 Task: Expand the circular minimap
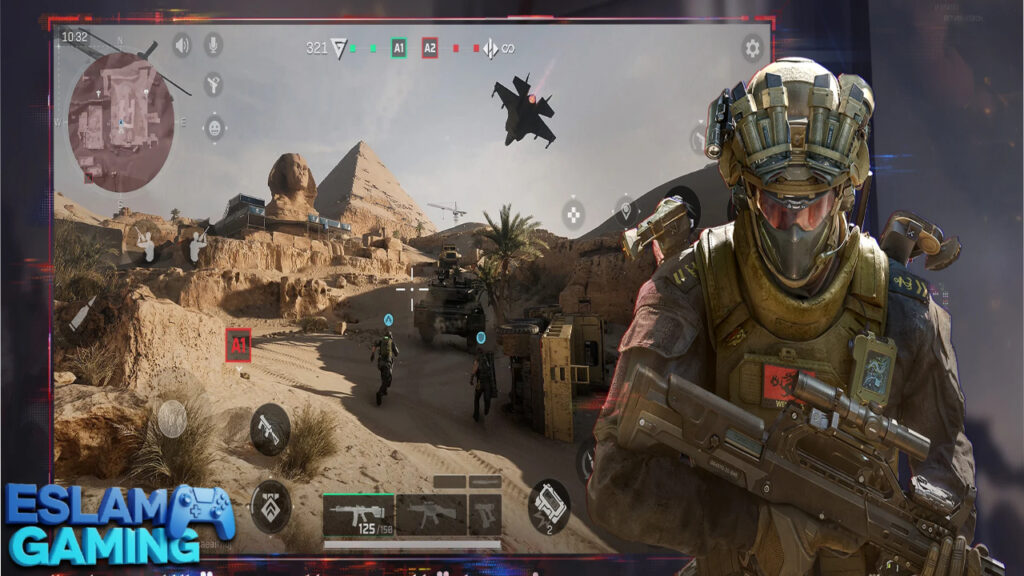coord(120,120)
